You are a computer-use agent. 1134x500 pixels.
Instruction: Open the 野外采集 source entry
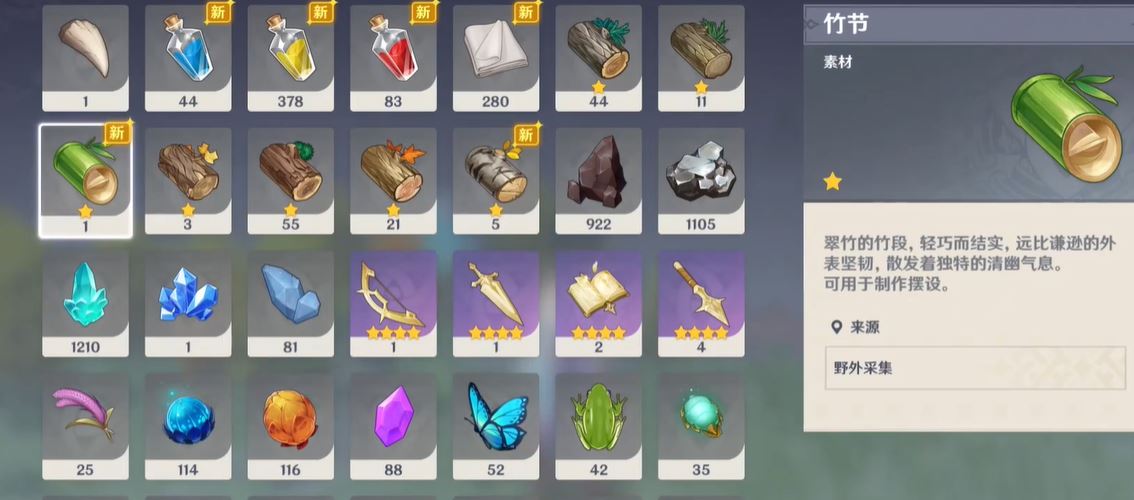pos(975,368)
